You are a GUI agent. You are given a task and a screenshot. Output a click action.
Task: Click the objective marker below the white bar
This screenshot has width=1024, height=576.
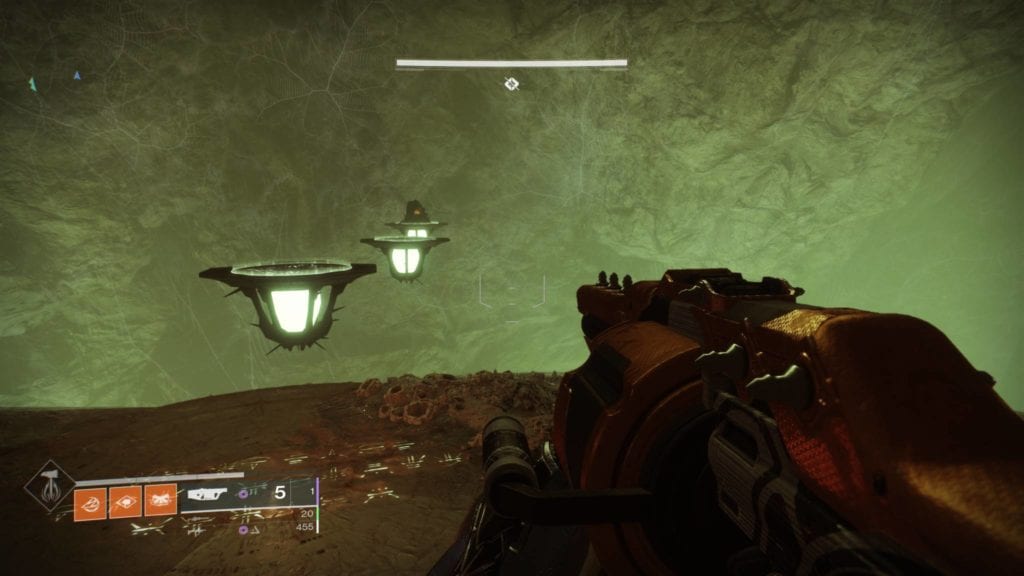511,85
